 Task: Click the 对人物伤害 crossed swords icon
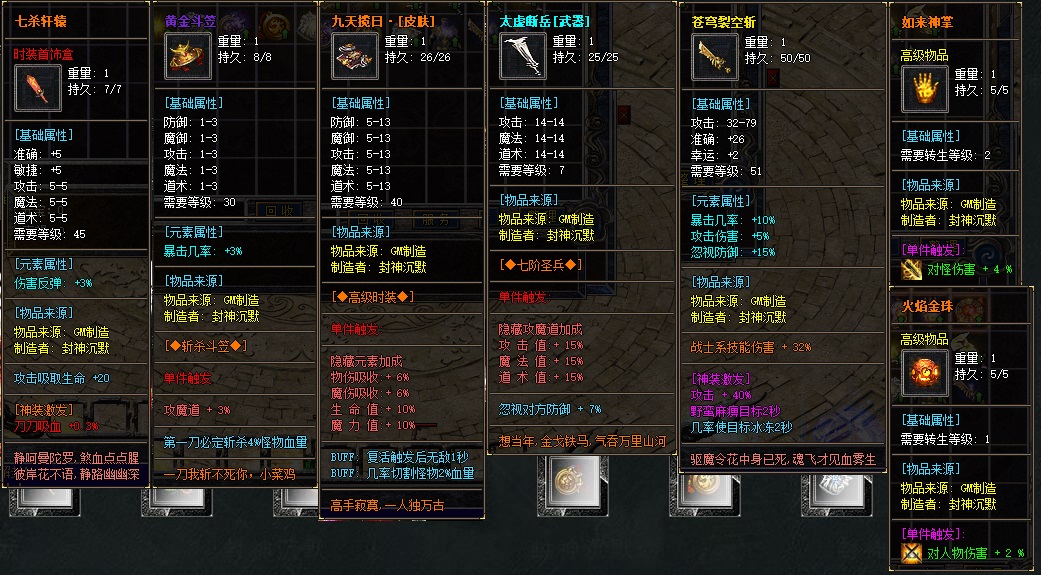coord(911,553)
